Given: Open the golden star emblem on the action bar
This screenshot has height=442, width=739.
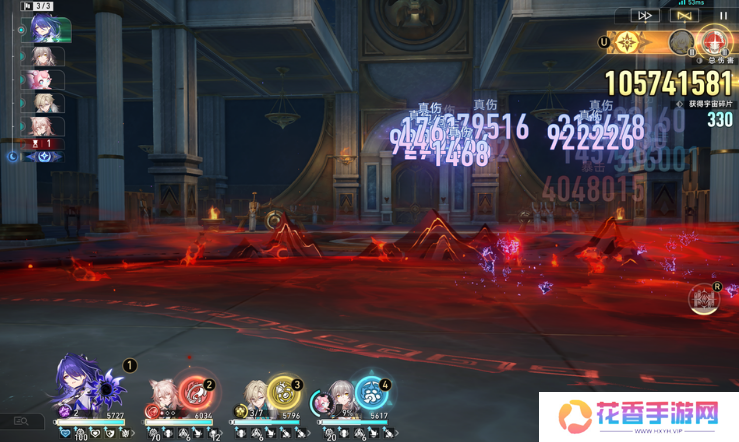Looking at the screenshot, I should click(x=628, y=42).
